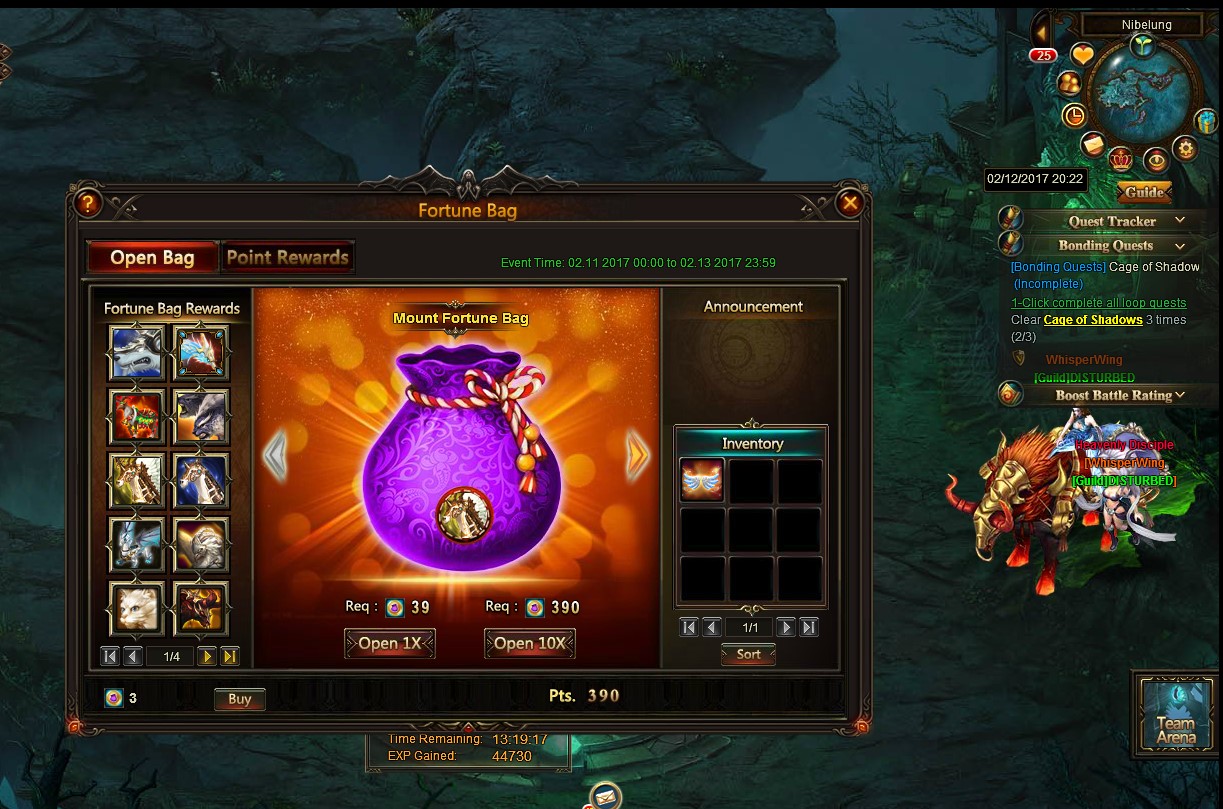Show the next fortune bag type
Viewport: 1223px width, 809px height.
[x=638, y=457]
